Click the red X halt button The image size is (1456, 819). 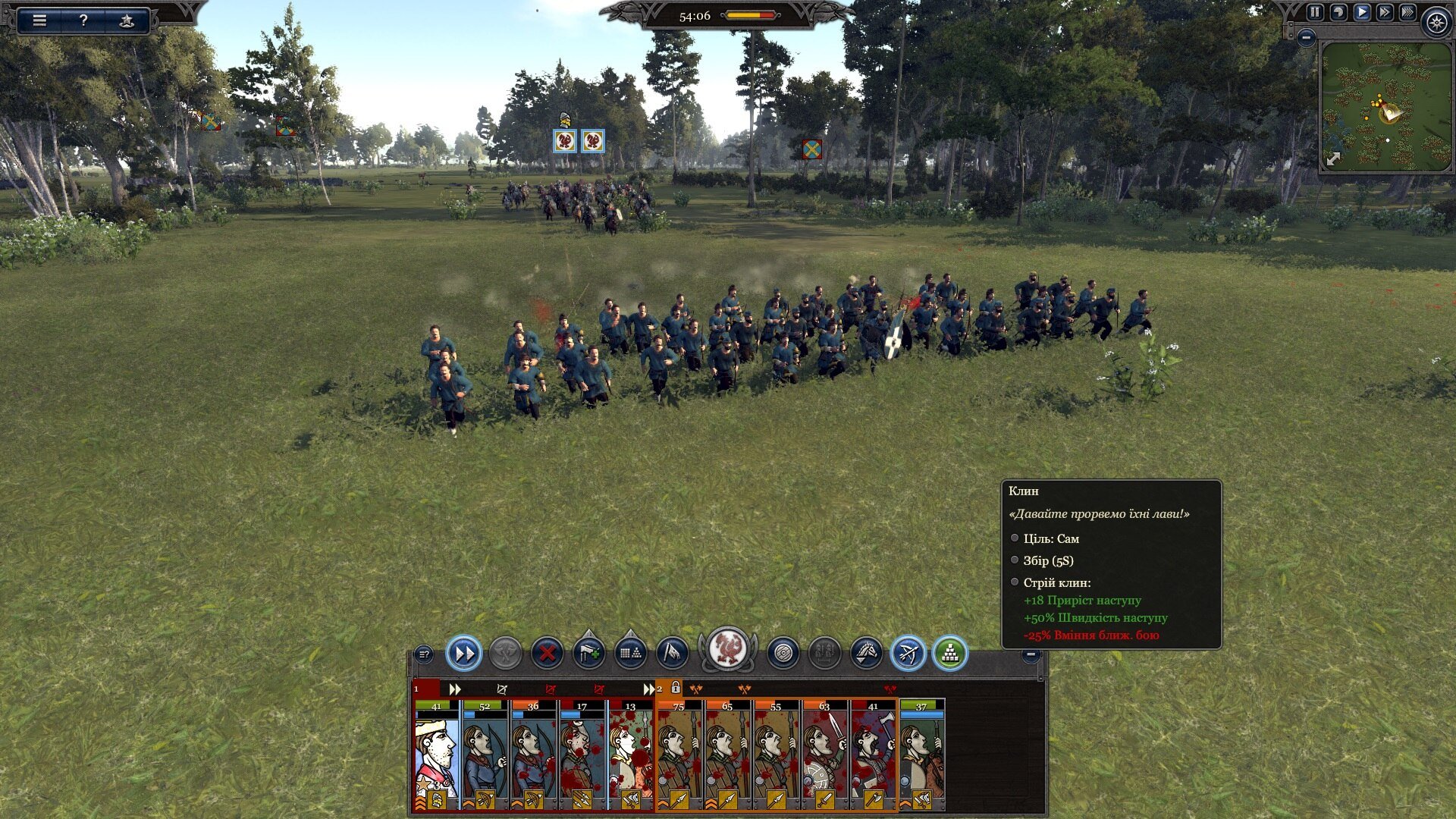click(547, 653)
